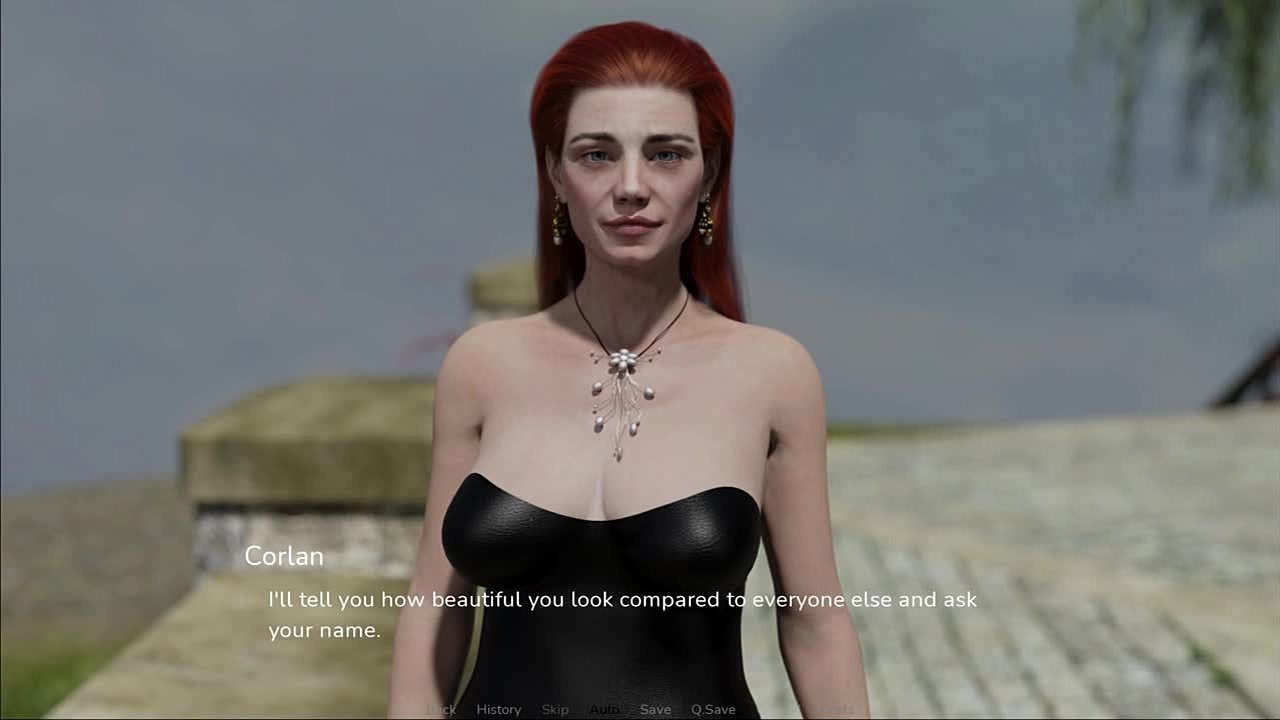1280x720 pixels.
Task: Go back using the Back button
Action: [441, 709]
